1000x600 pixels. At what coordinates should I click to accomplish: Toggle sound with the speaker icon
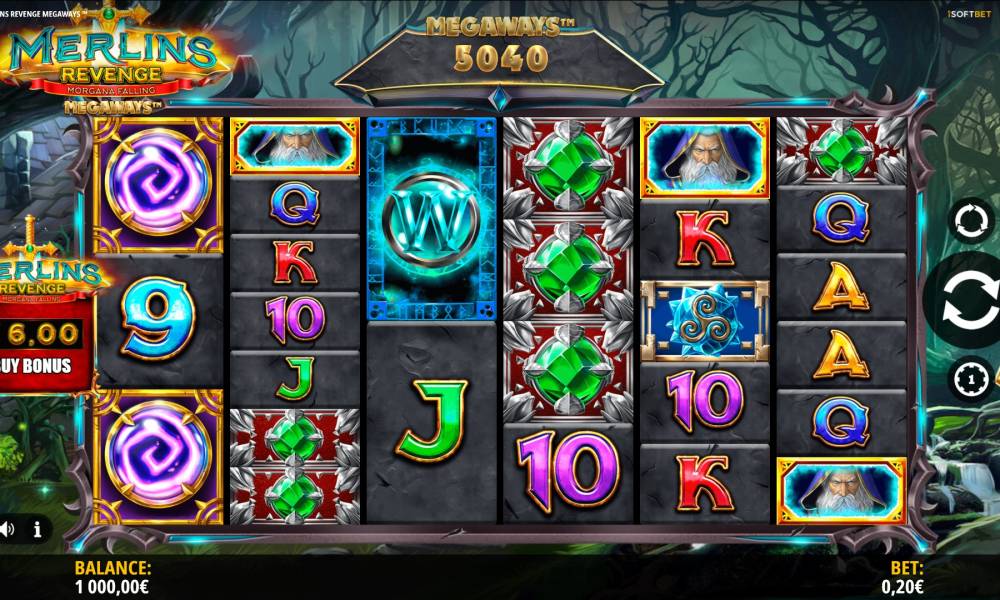(x=8, y=528)
